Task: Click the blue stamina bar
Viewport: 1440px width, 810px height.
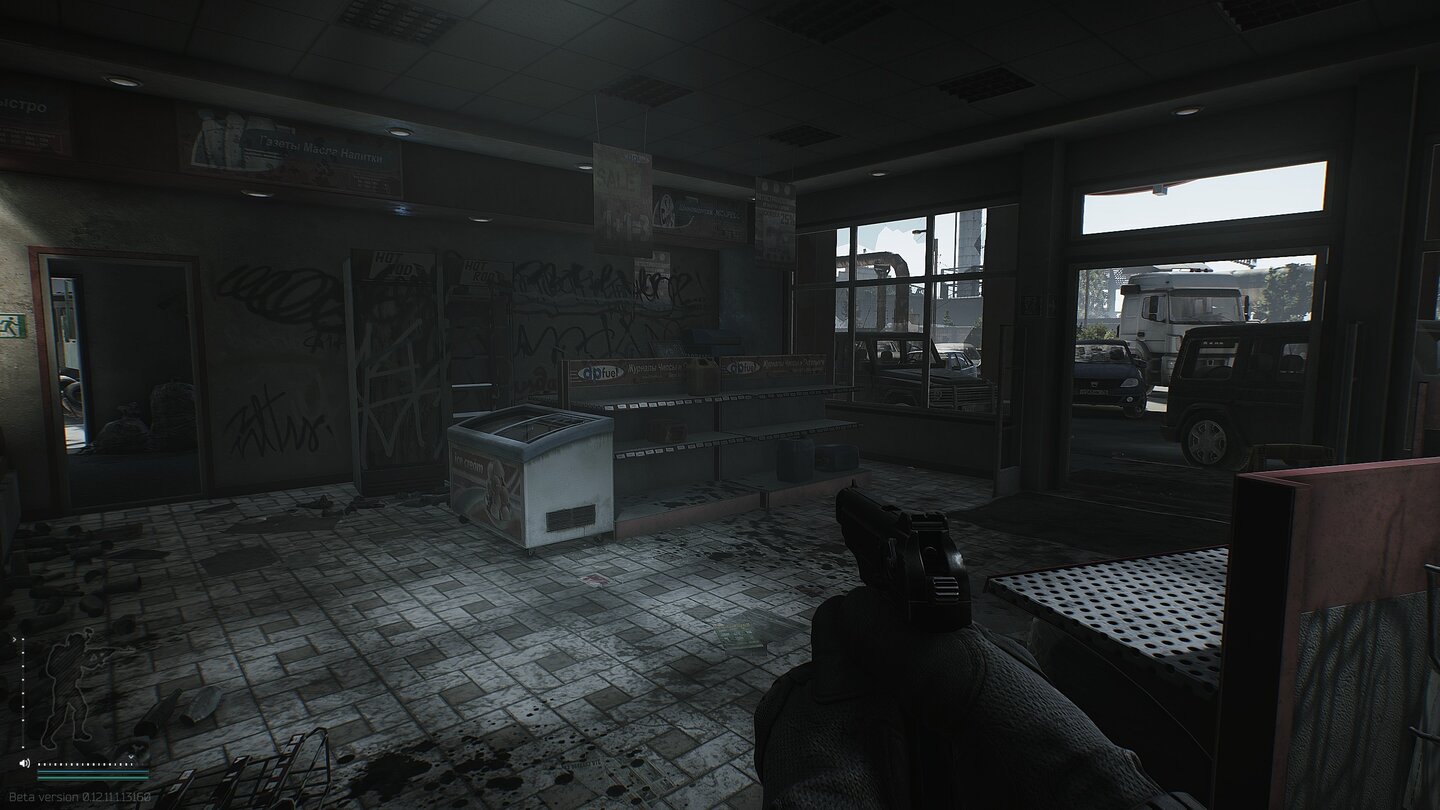Action: (92, 771)
